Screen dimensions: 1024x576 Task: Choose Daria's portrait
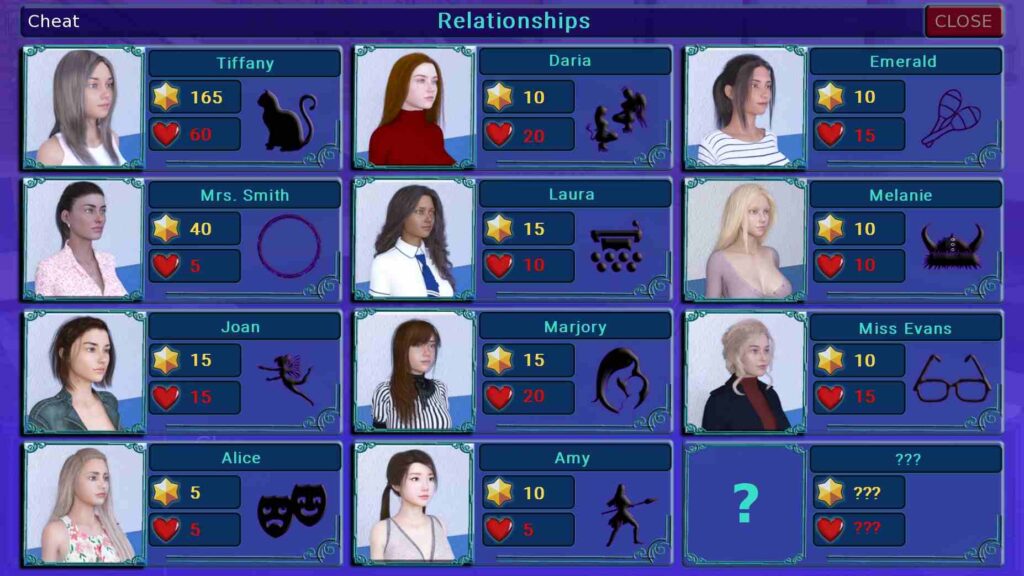coord(414,107)
